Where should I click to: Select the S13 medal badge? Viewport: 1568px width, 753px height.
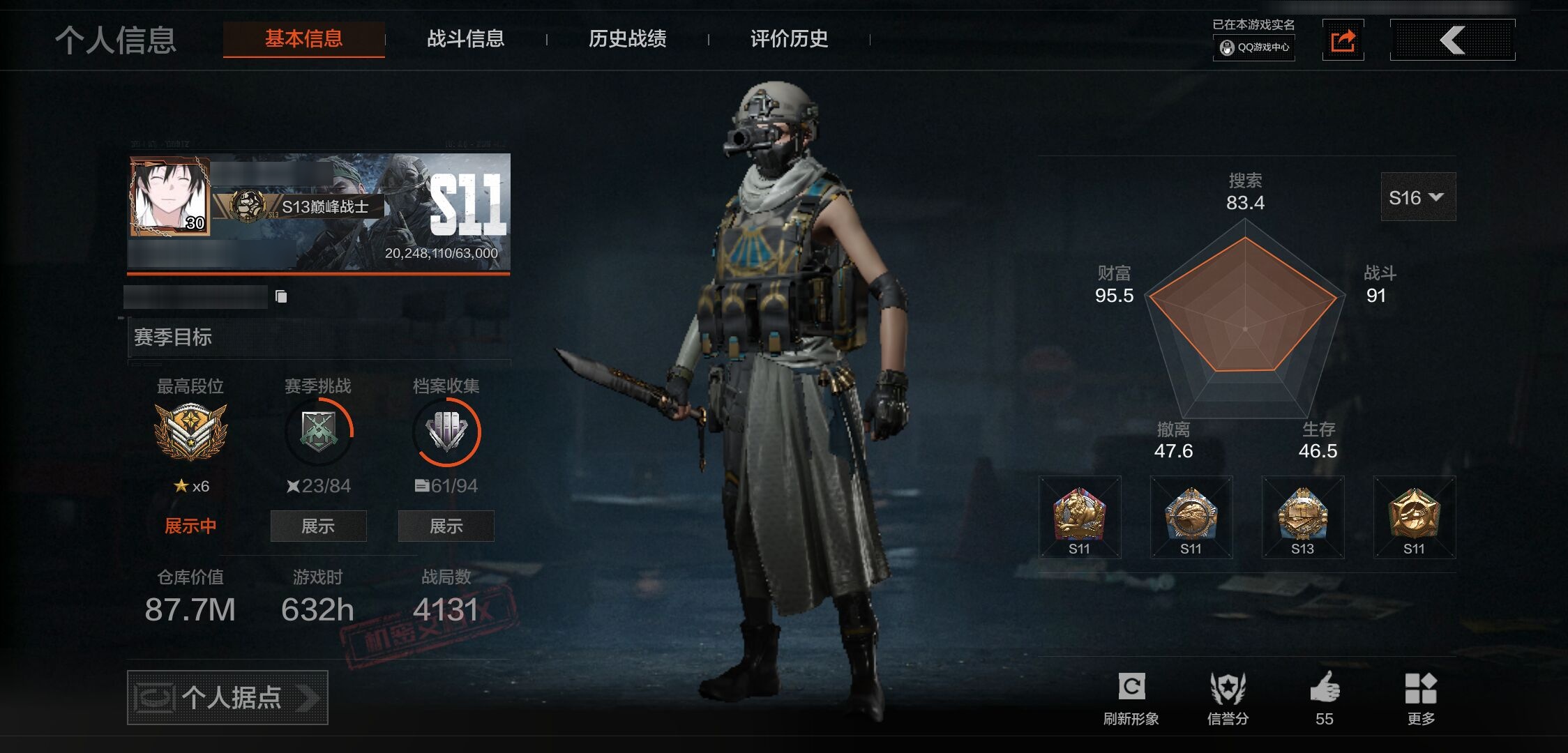click(1302, 517)
